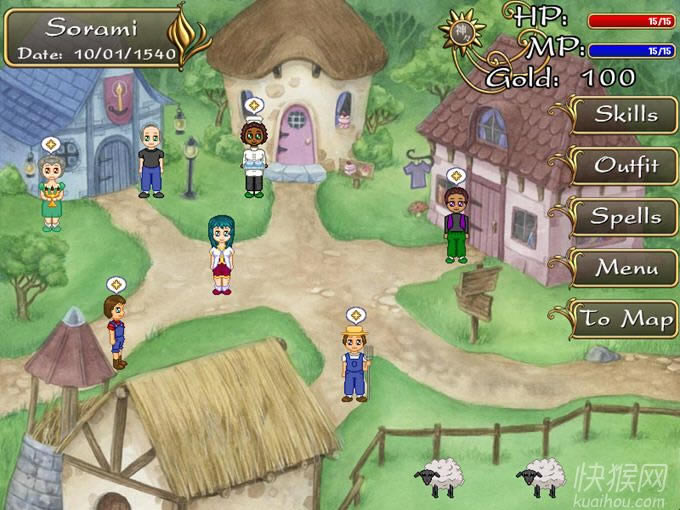
Task: Open the Skills panel
Action: [x=626, y=114]
